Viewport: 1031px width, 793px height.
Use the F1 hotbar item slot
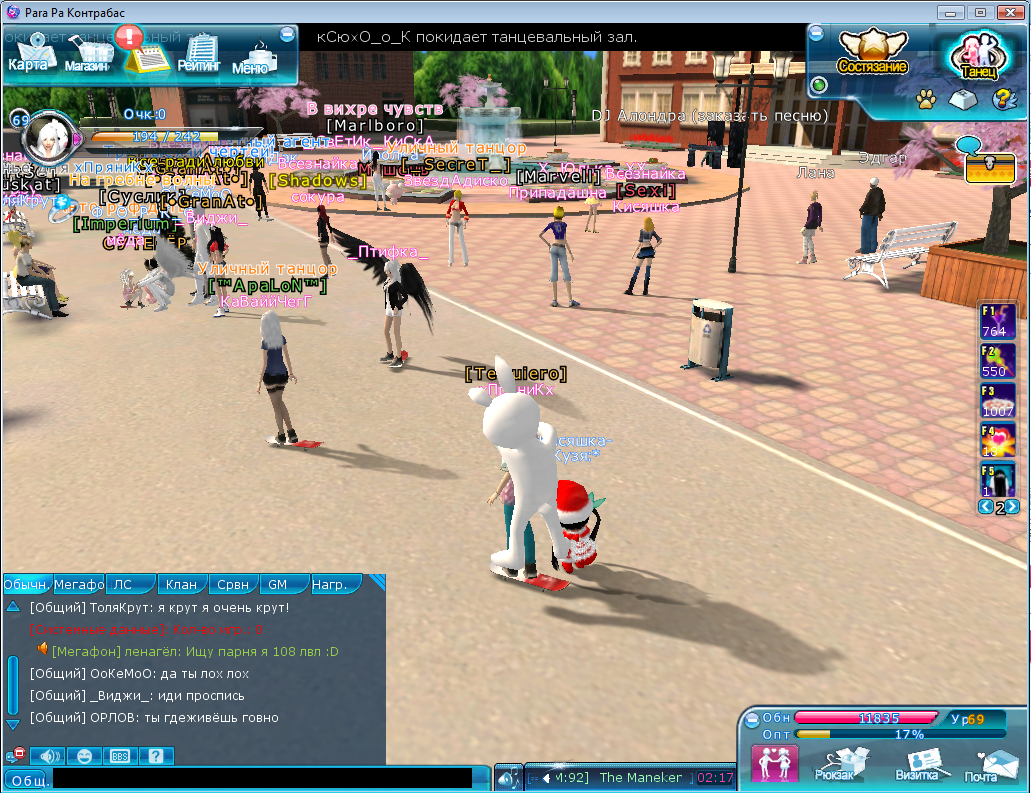click(x=997, y=322)
